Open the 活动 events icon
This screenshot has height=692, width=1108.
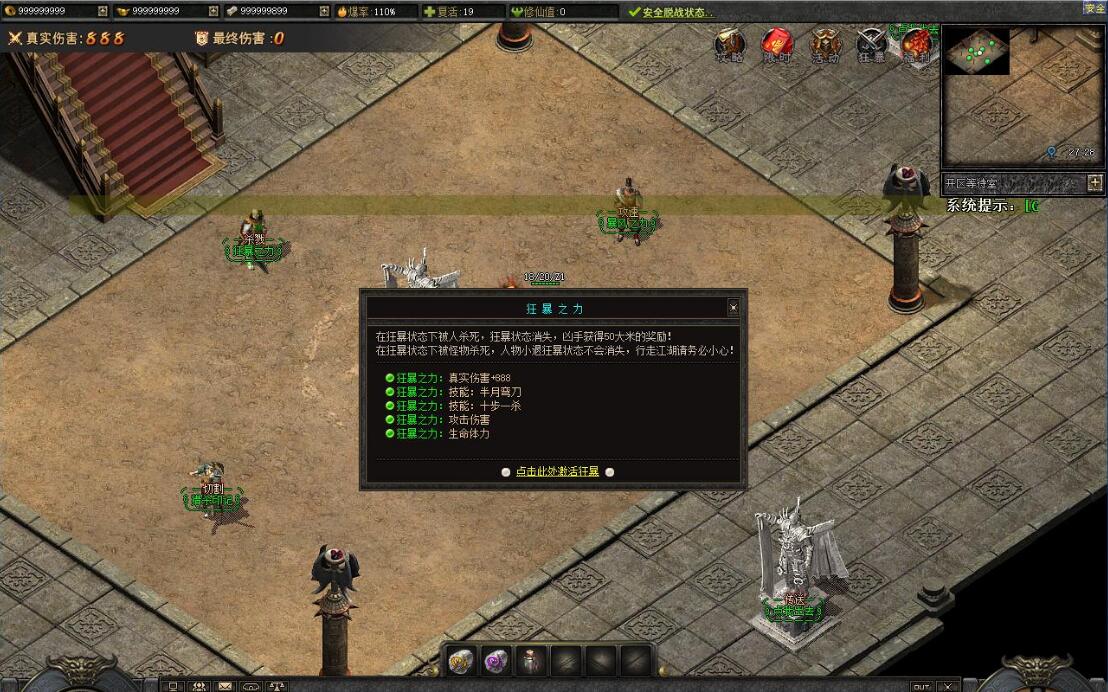[x=825, y=45]
